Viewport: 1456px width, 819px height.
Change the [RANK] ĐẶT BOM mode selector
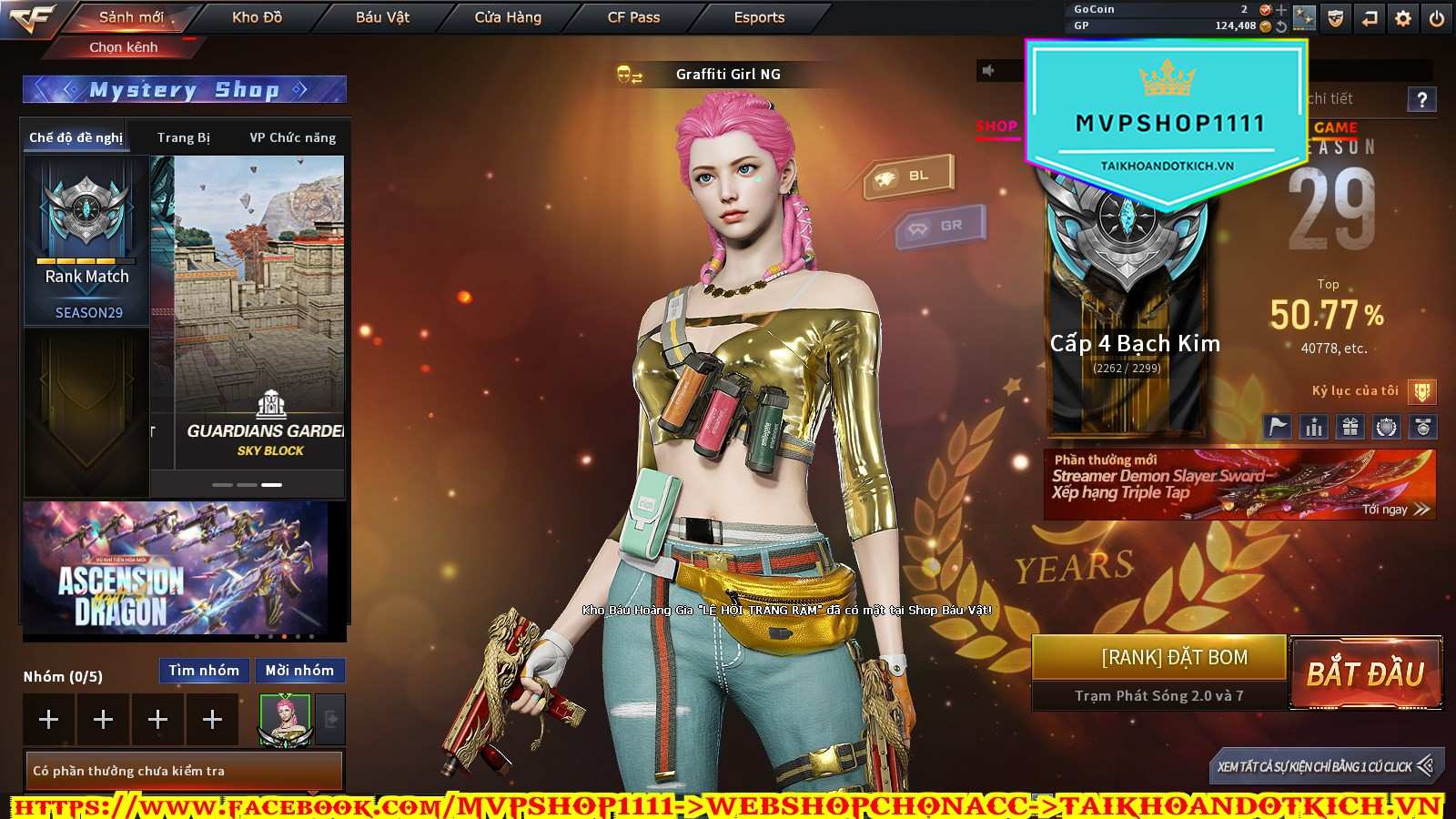(x=1159, y=658)
